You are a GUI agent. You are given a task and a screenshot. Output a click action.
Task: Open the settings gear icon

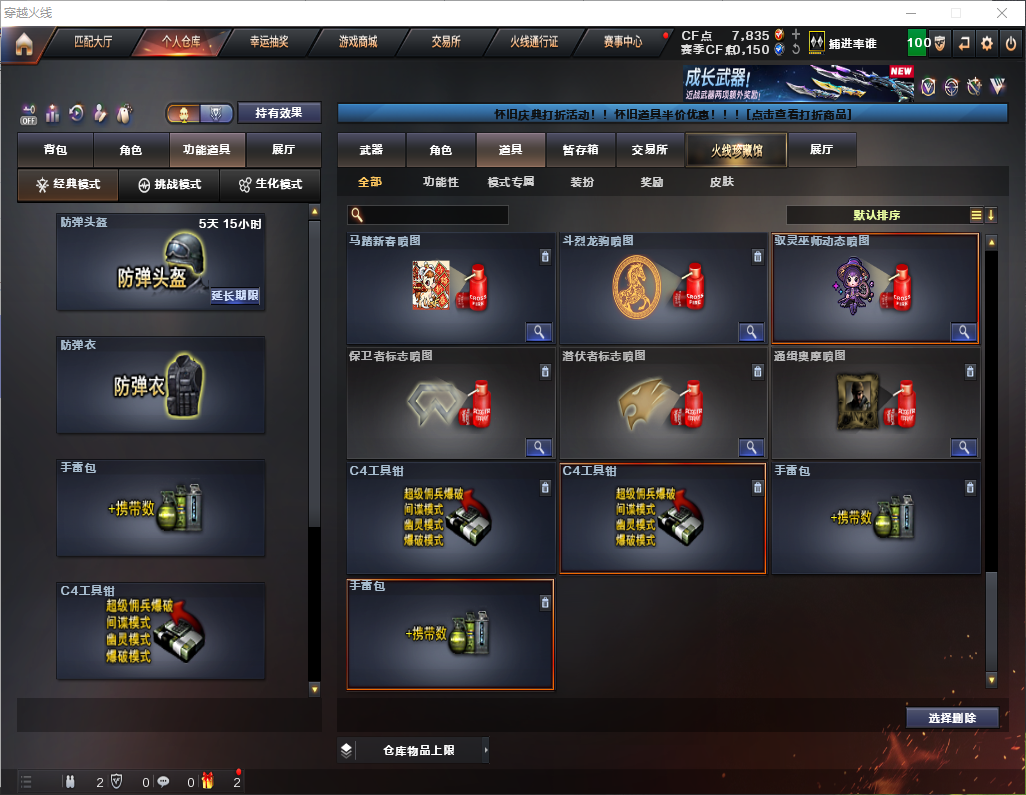(x=987, y=43)
